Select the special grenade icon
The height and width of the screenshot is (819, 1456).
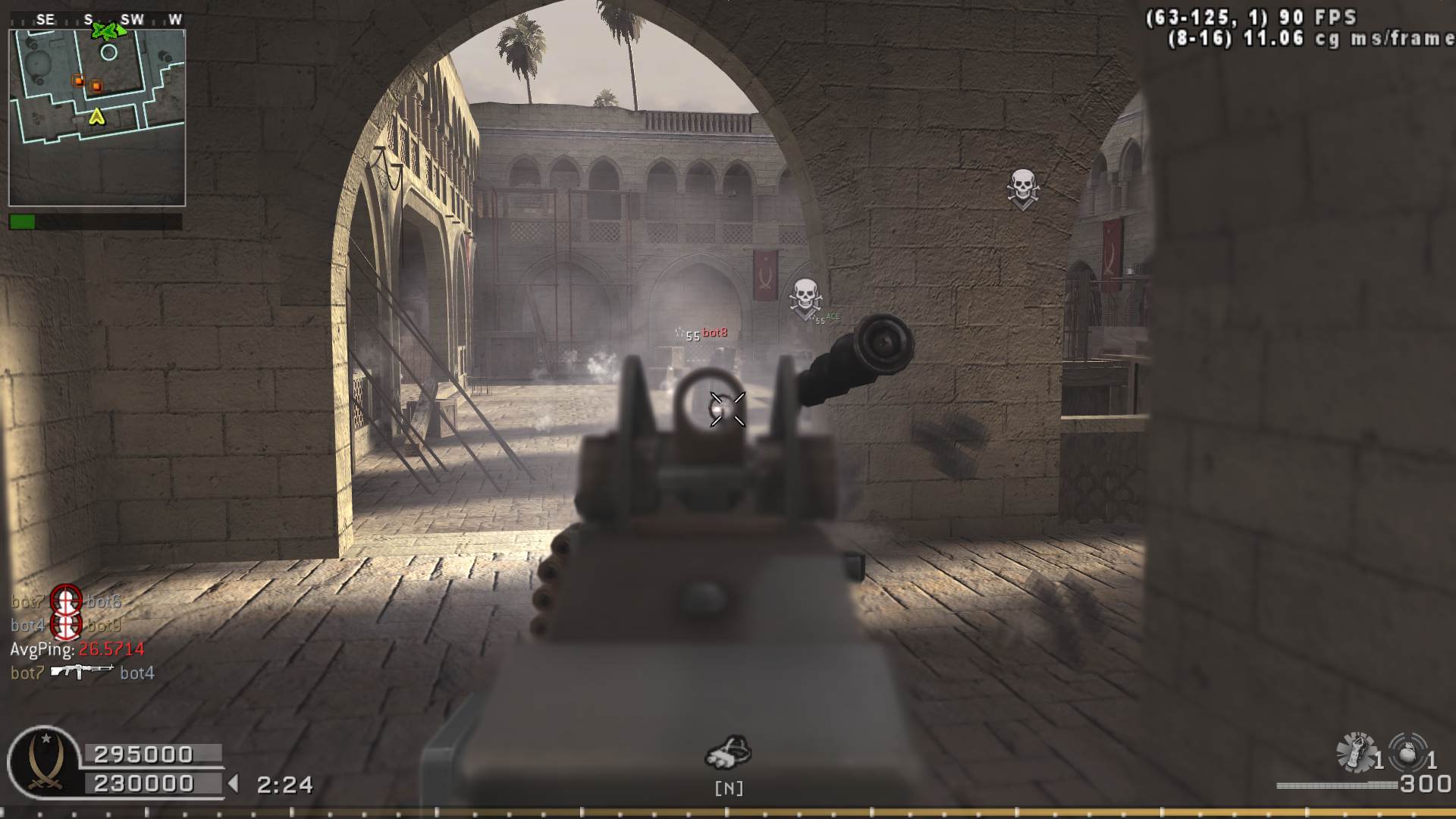coord(1357,752)
